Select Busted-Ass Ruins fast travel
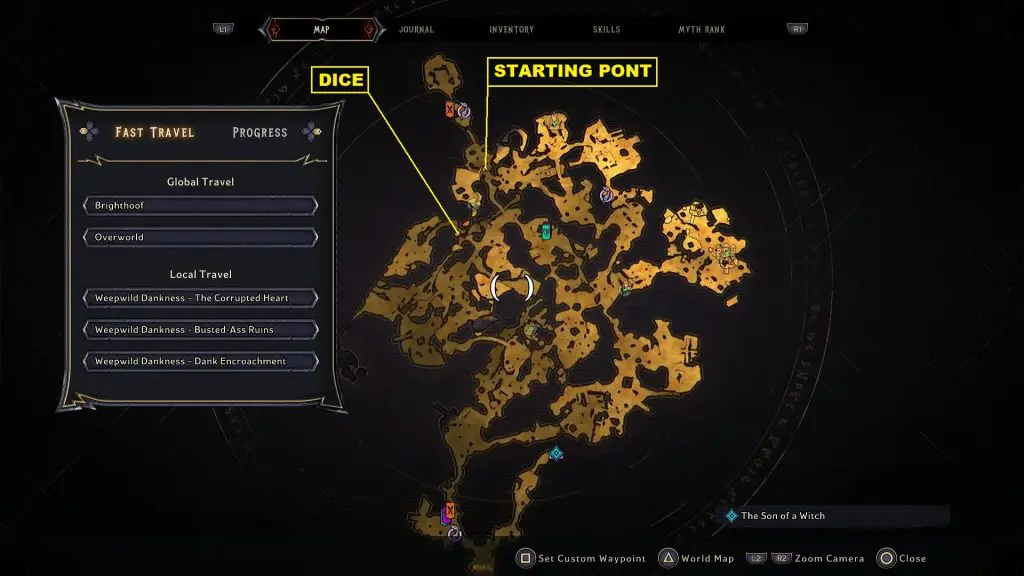 point(200,330)
